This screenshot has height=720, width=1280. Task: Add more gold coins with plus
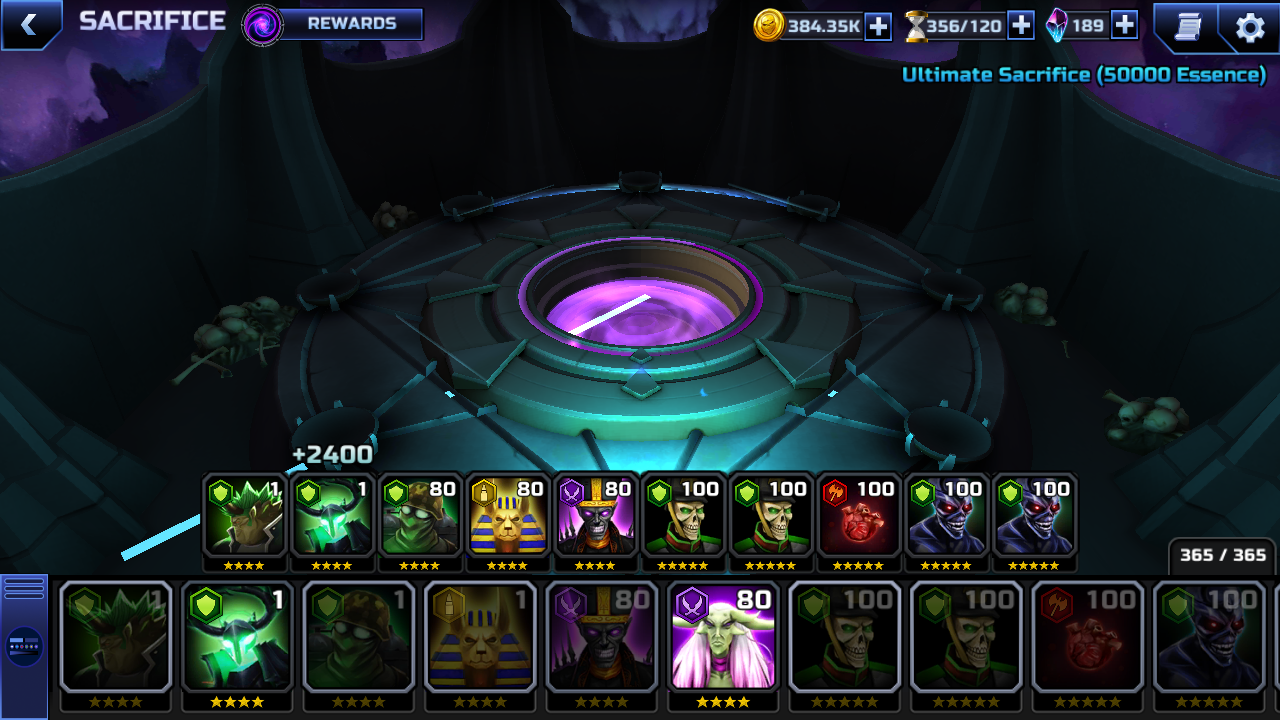(x=878, y=26)
